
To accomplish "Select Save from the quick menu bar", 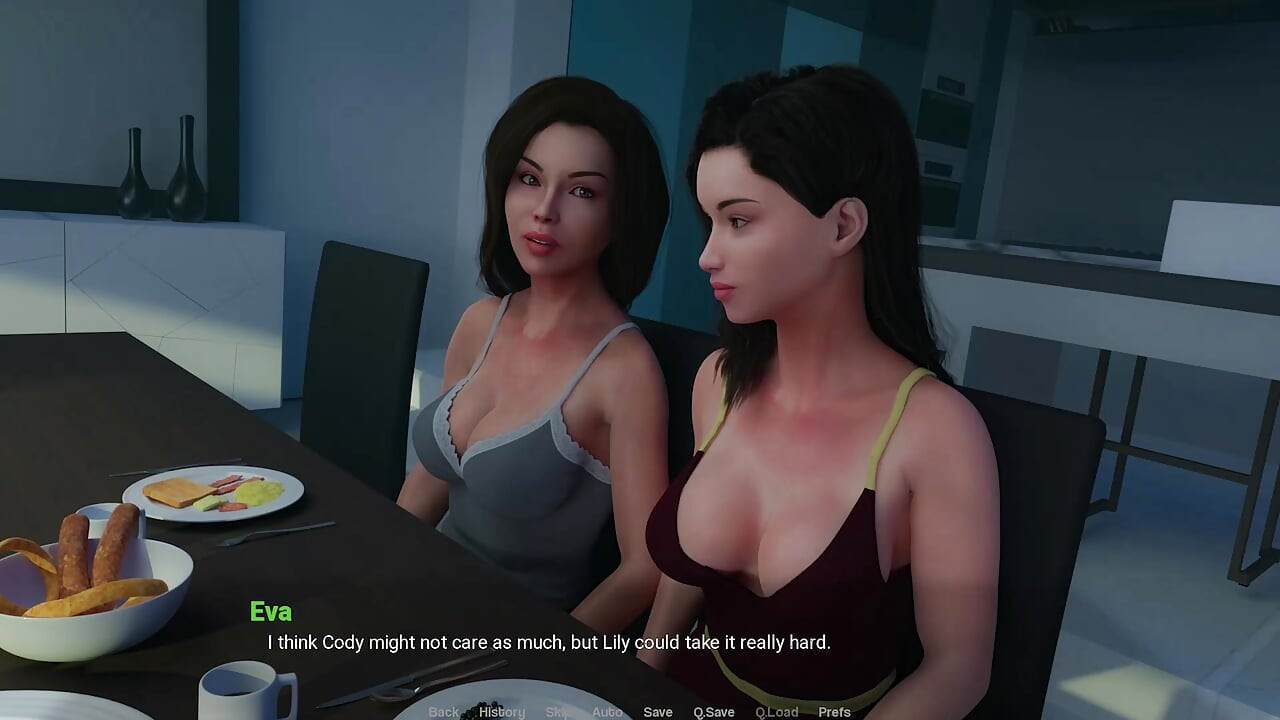I will coord(658,711).
